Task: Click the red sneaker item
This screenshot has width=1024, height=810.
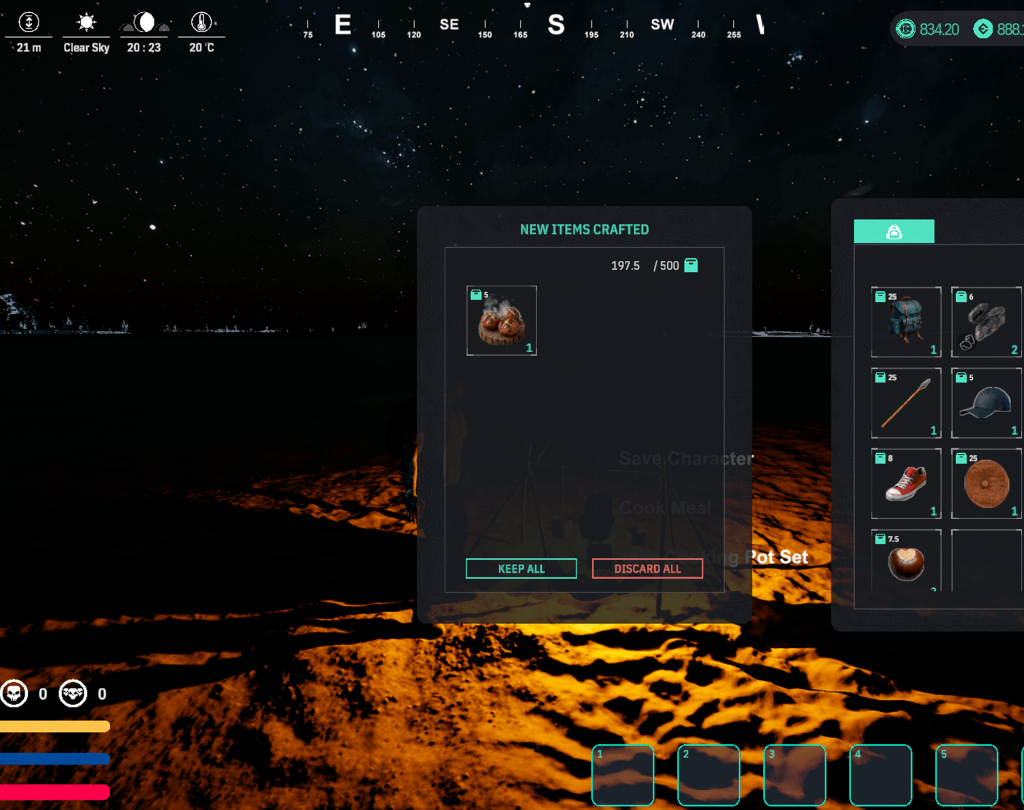Action: 906,483
